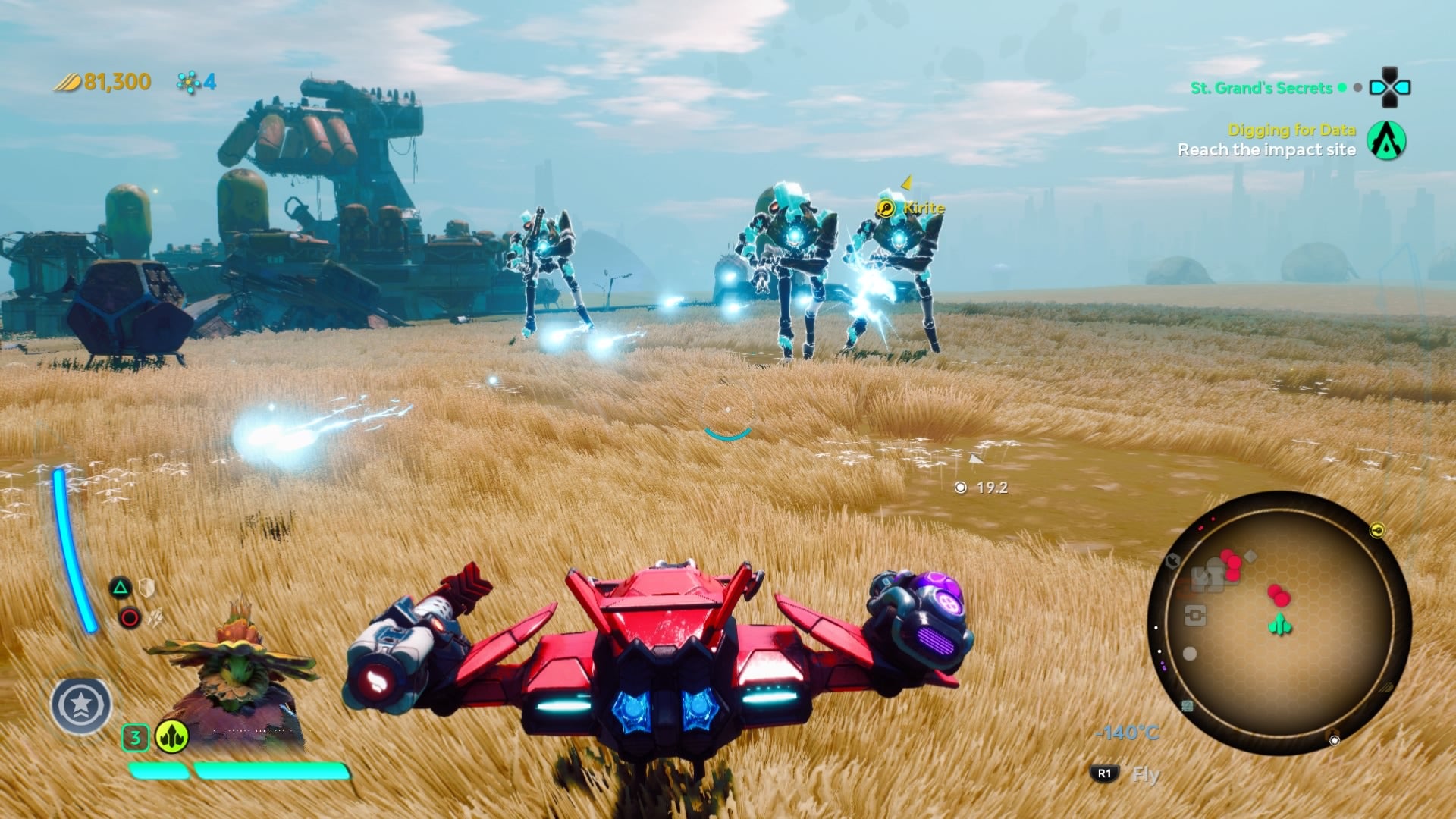The image size is (1456, 819).
Task: Click the melee slash icon beside the circle button
Action: click(155, 617)
